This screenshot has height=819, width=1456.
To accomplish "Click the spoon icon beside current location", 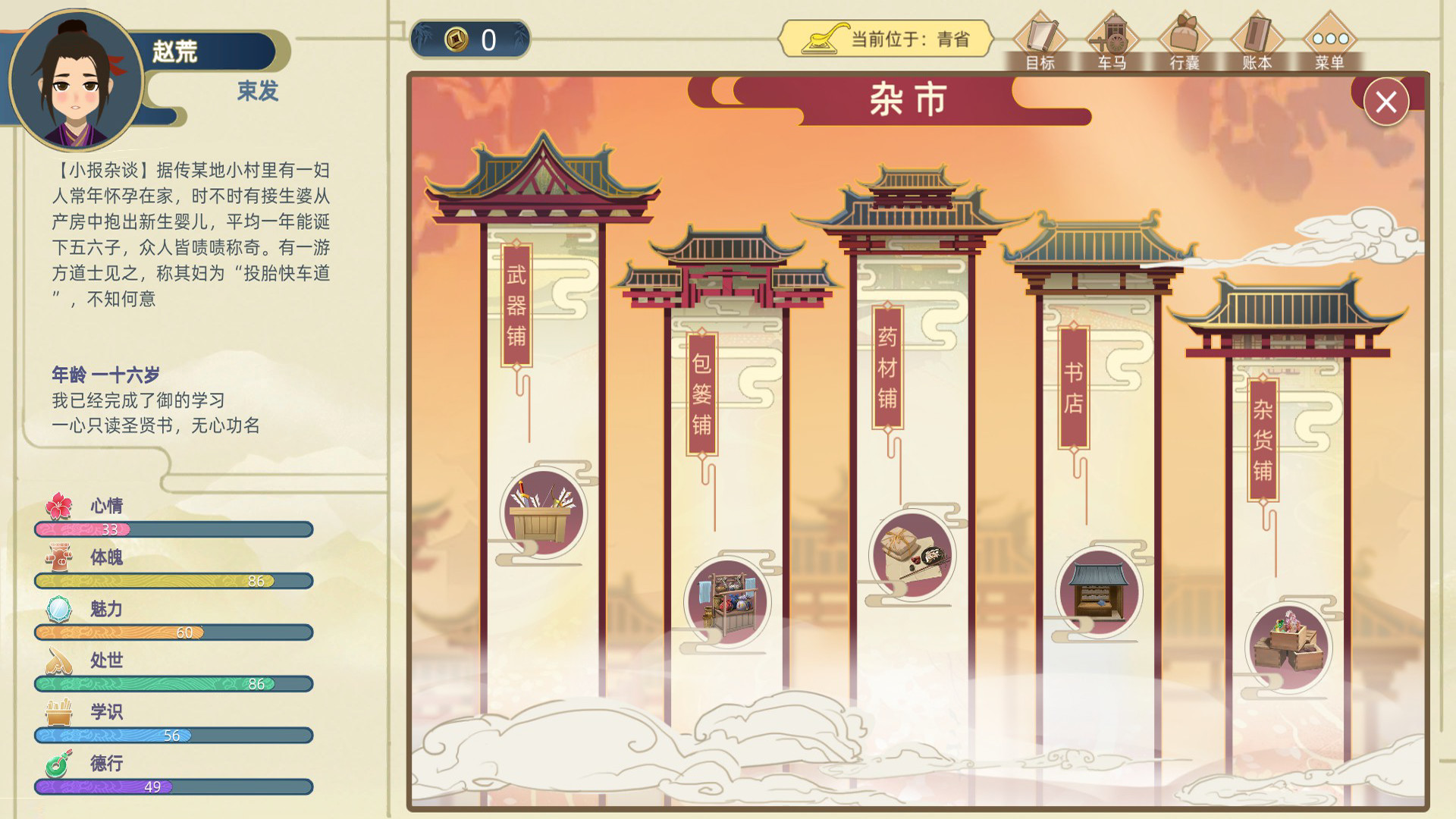I will [823, 36].
